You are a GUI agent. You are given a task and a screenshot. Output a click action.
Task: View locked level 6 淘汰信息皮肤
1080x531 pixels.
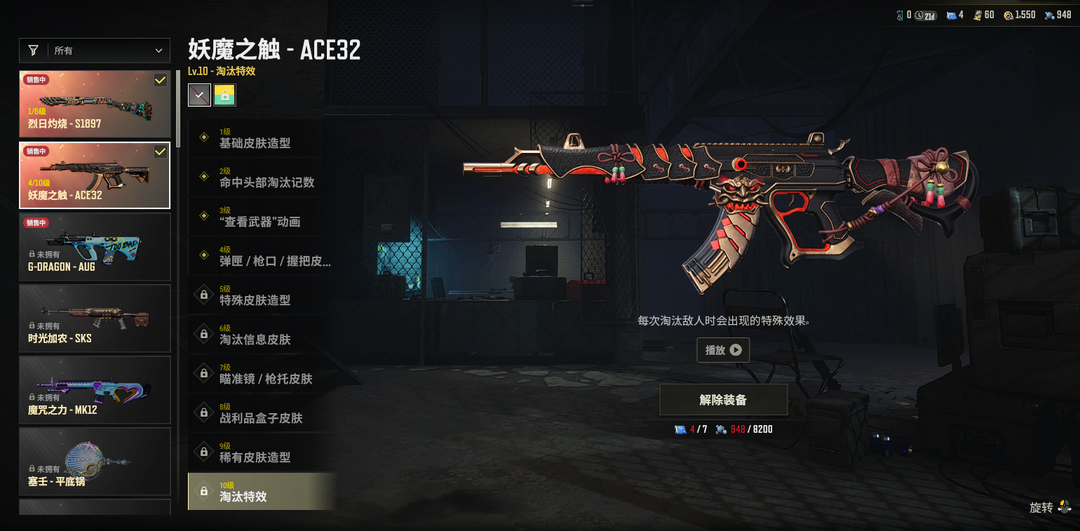tap(261, 335)
